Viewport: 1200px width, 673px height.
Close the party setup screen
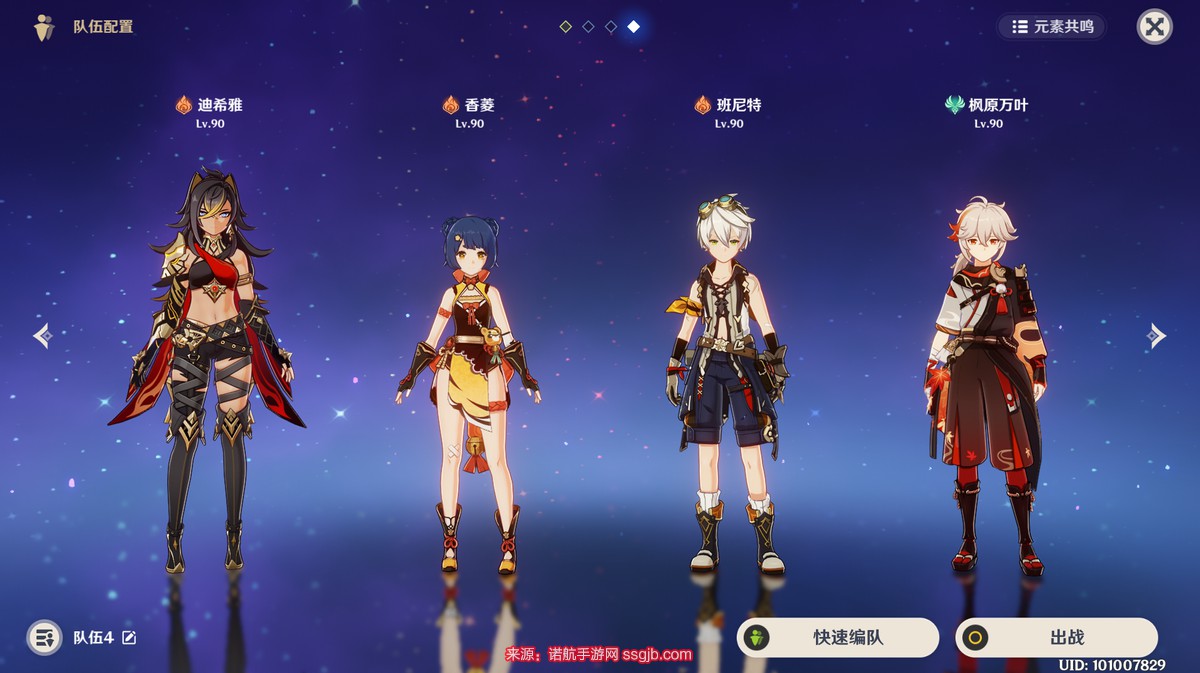click(x=1154, y=27)
